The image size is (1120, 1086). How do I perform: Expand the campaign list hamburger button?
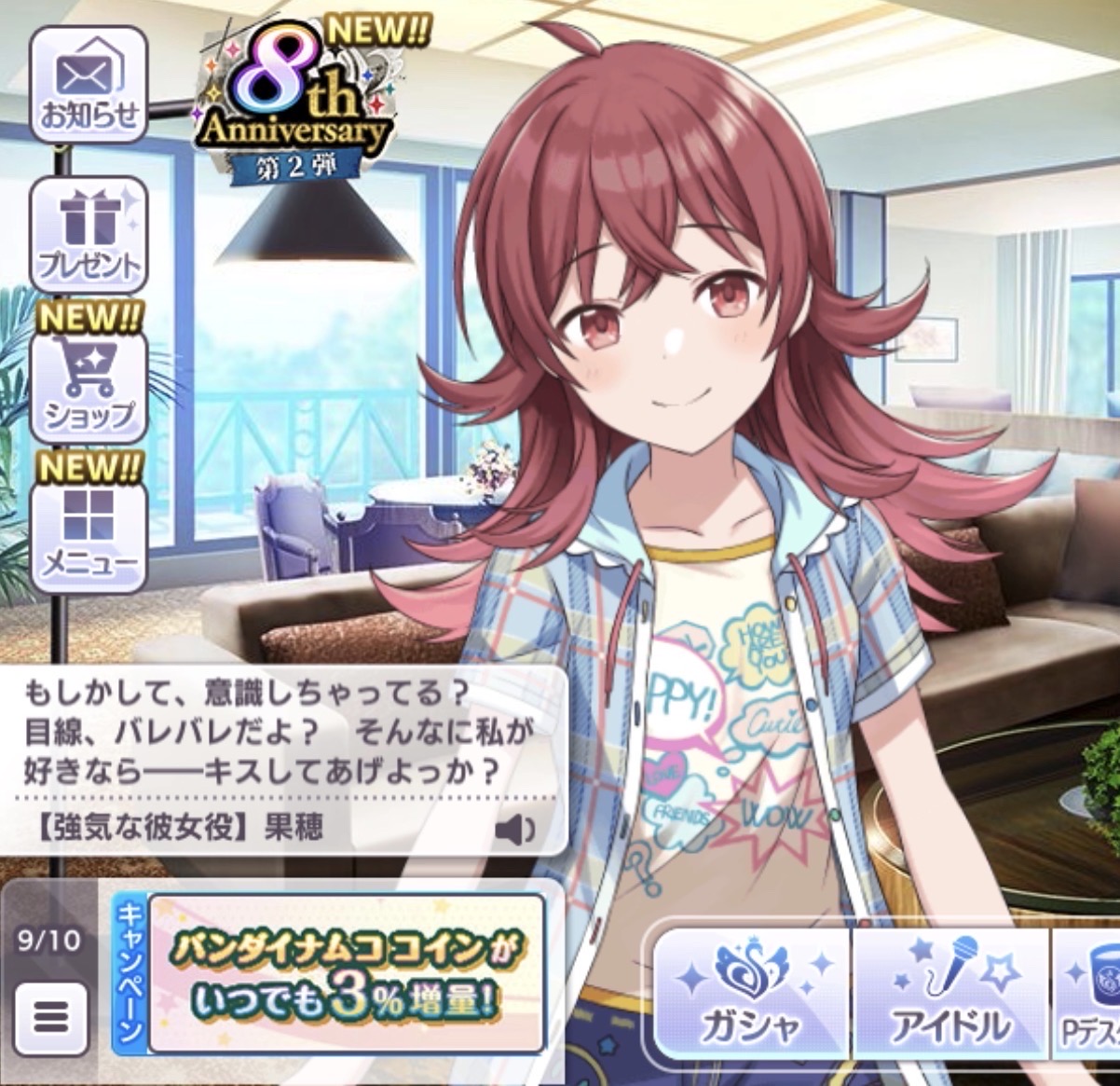tap(51, 1017)
